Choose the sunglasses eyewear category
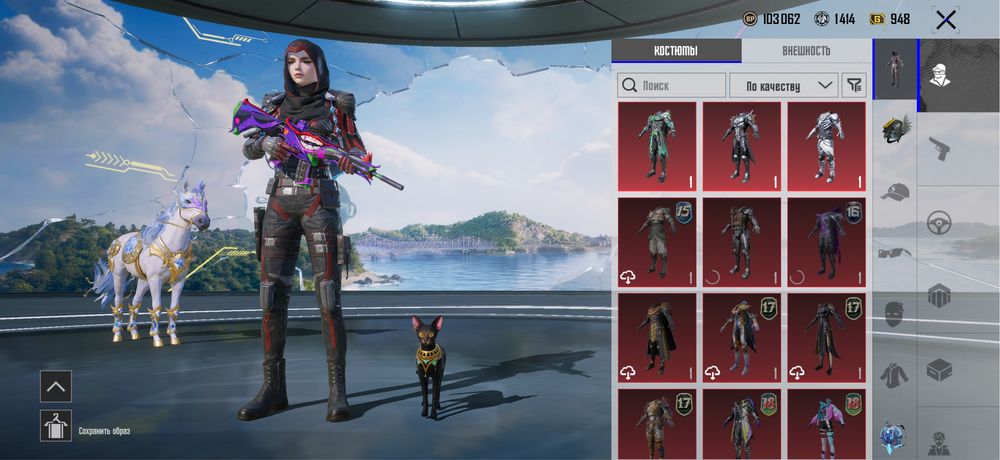Image resolution: width=1000 pixels, height=460 pixels. click(x=895, y=252)
